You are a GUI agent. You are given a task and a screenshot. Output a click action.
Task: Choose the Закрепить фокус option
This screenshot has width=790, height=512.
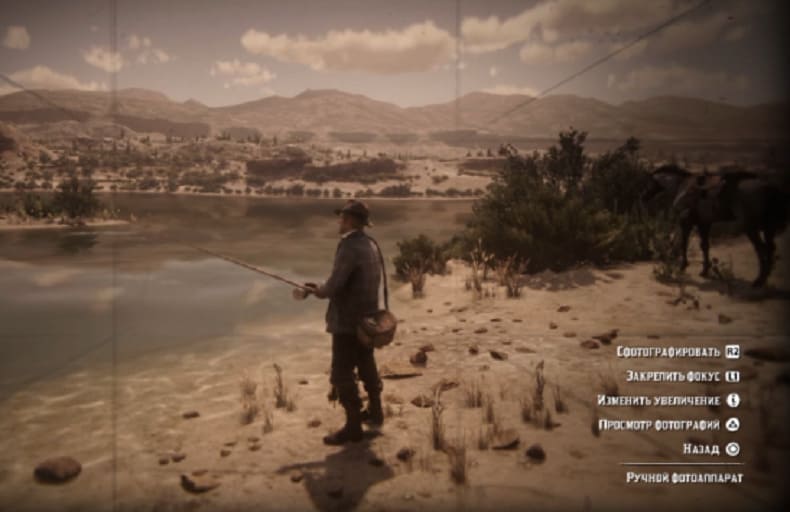click(x=674, y=376)
